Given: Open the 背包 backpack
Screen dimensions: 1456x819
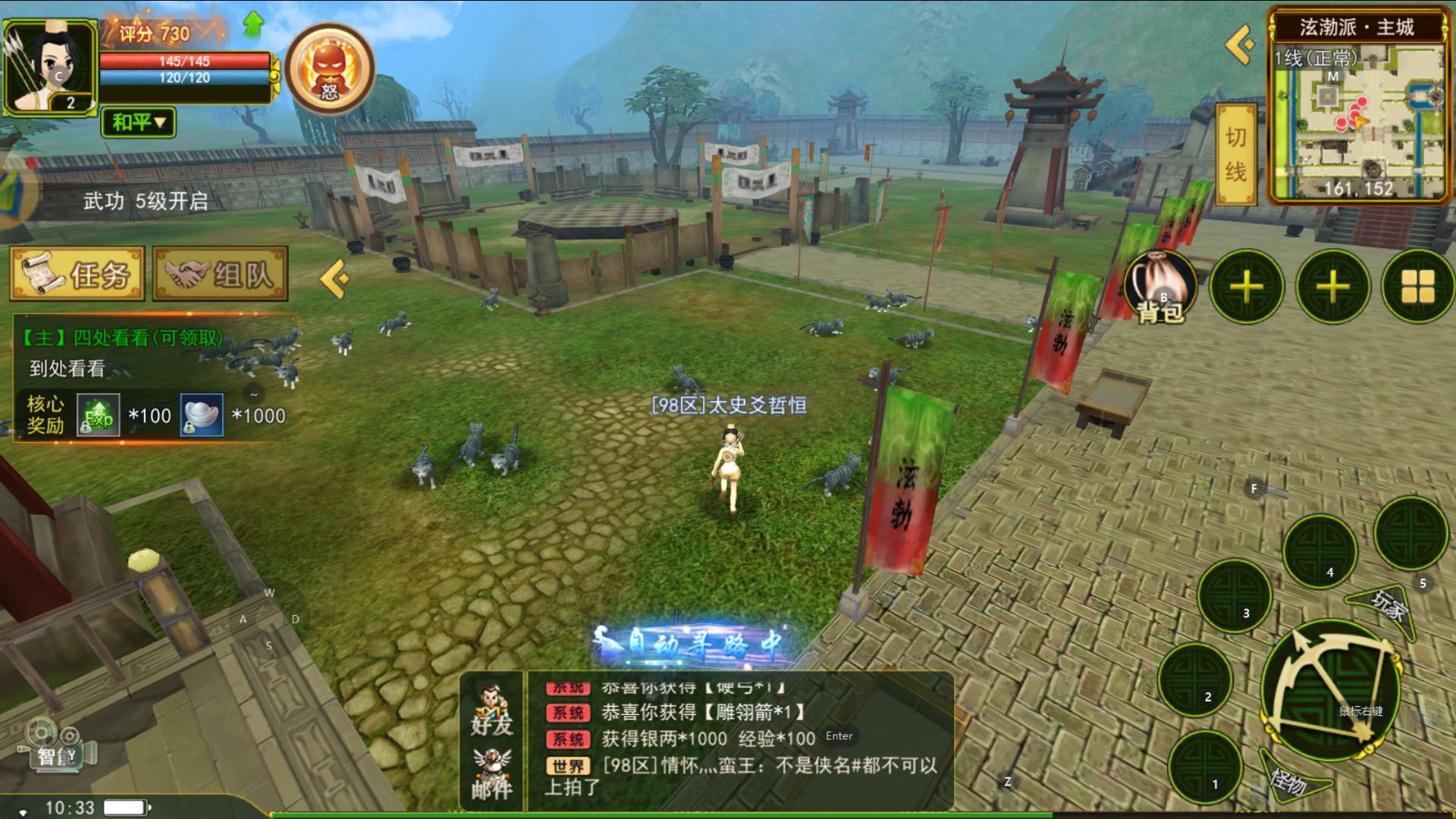Looking at the screenshot, I should pos(1159,287).
